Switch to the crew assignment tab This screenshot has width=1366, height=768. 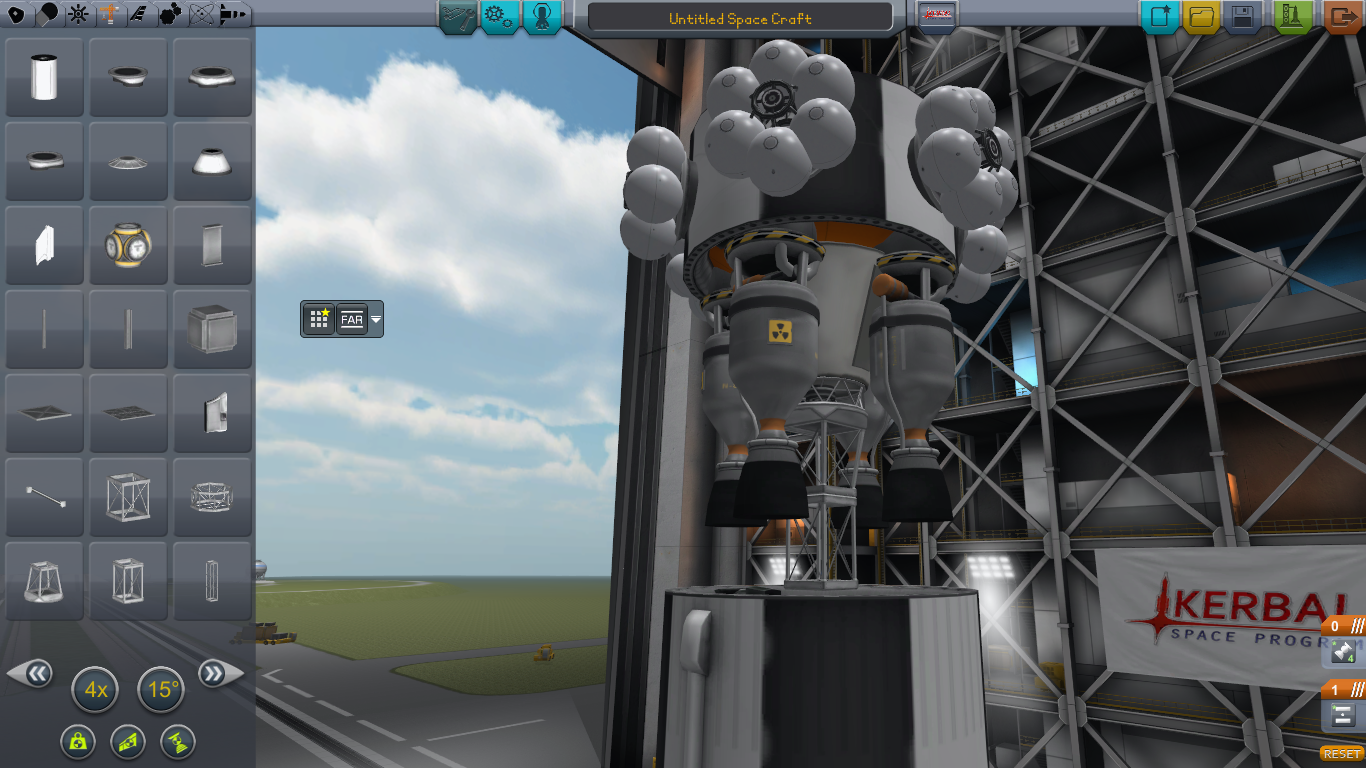541,16
